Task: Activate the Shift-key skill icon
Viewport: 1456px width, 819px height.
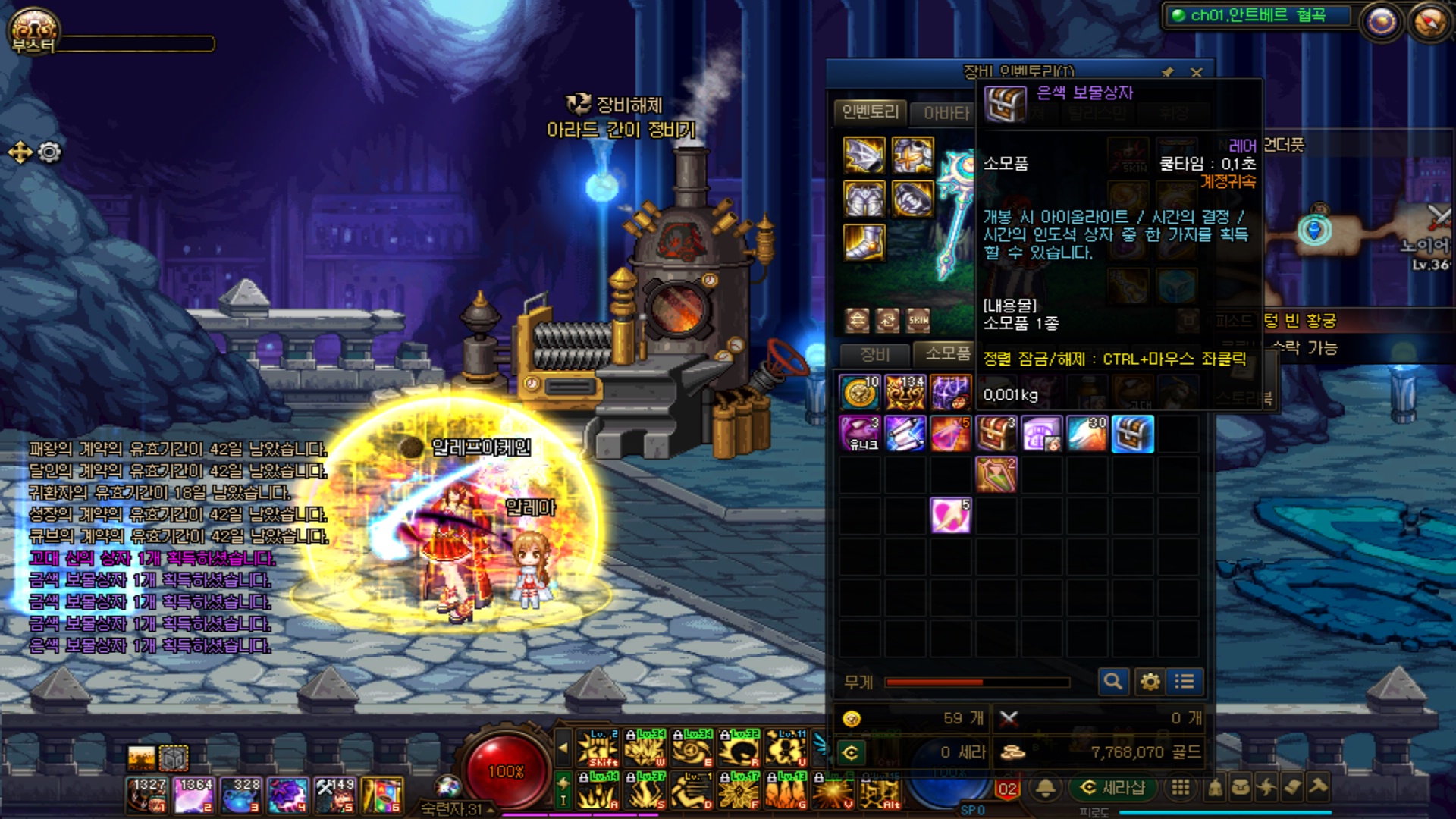Action: click(599, 748)
